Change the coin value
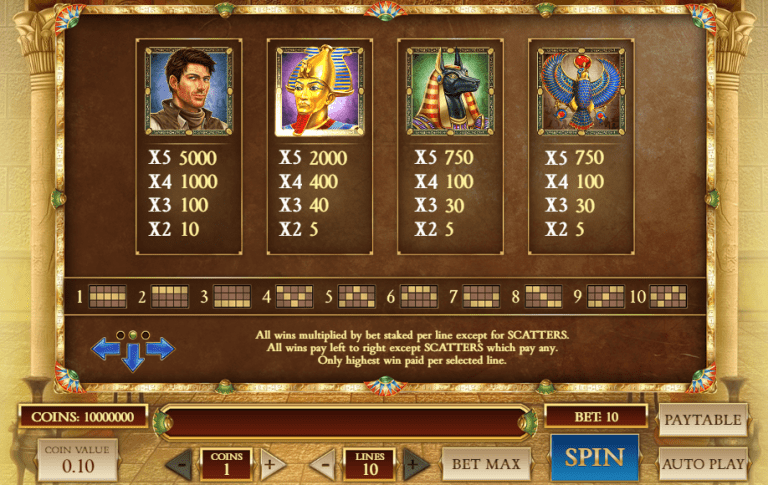The width and height of the screenshot is (768, 485). [78, 461]
